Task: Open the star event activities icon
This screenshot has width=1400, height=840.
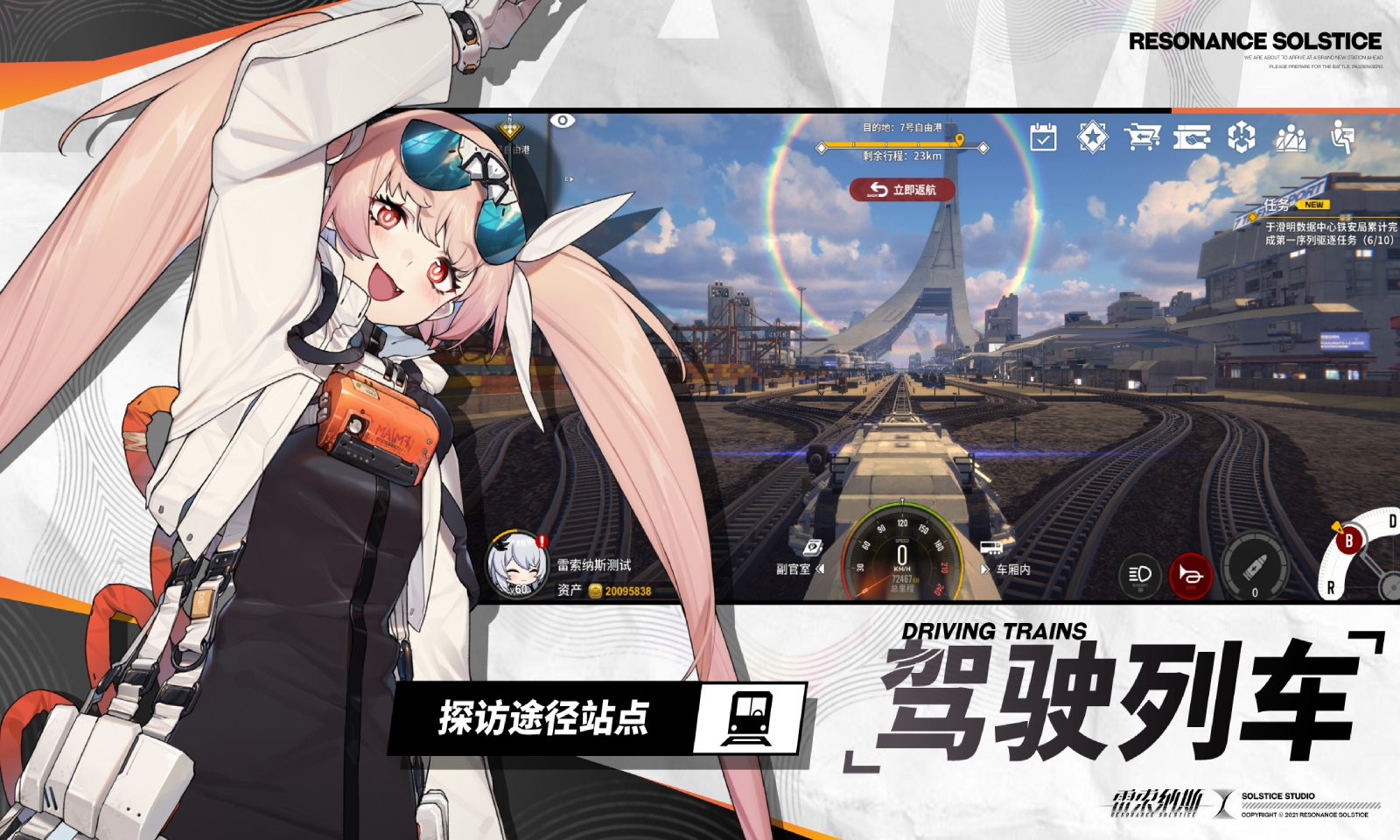Action: (x=1092, y=136)
